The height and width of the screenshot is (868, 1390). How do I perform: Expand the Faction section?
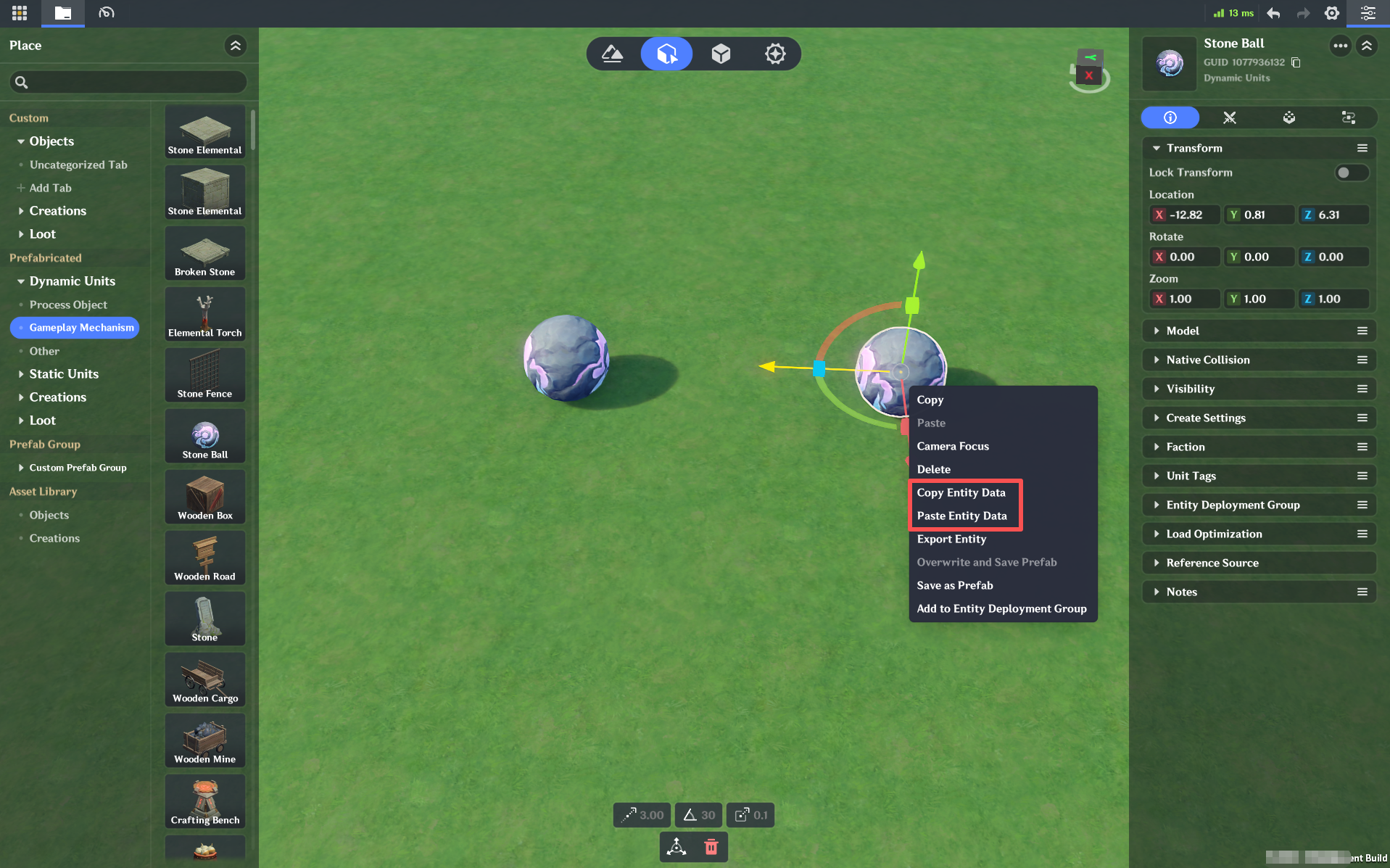click(x=1185, y=447)
